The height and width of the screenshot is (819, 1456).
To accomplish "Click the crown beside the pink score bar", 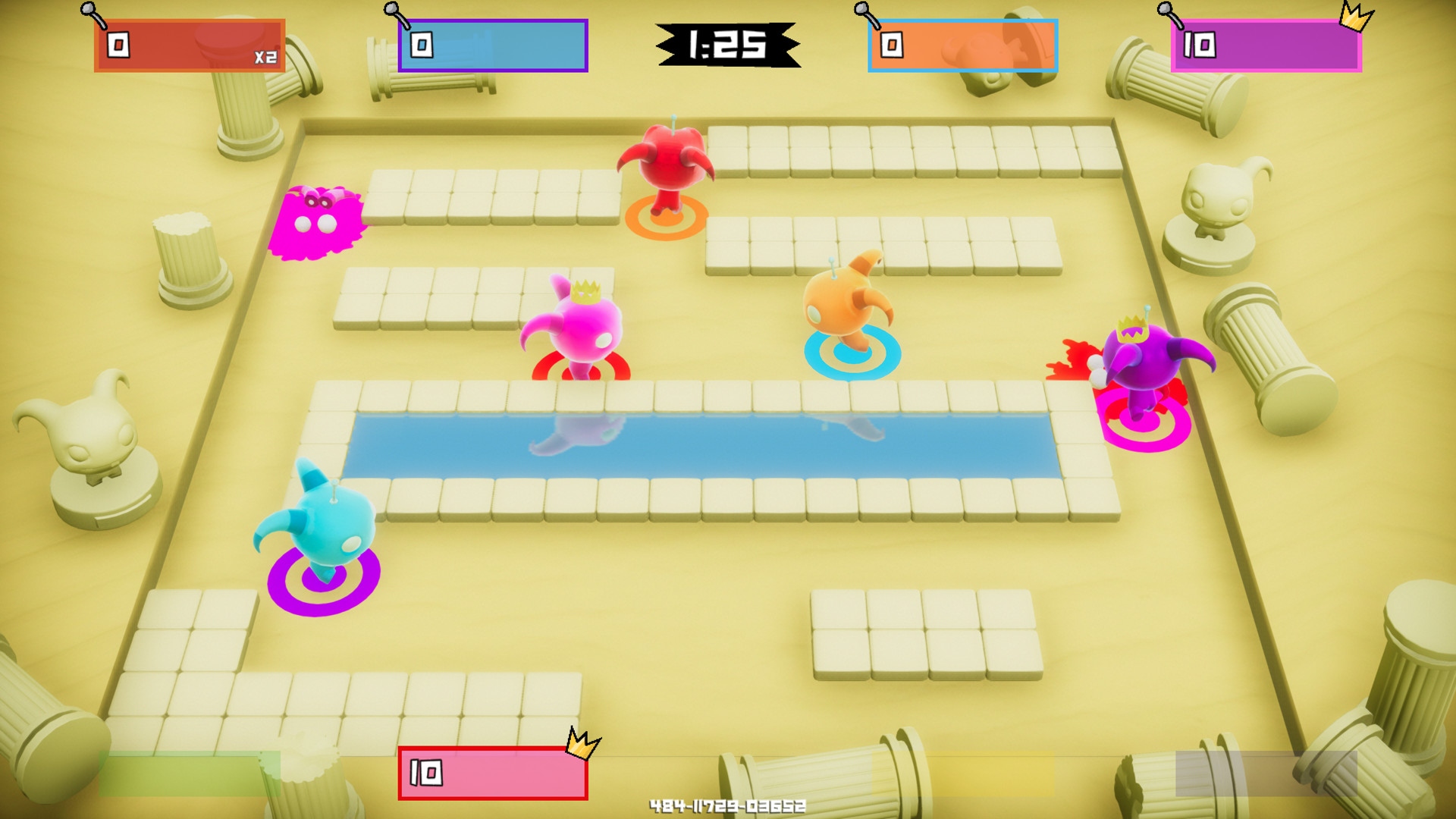I will 580,747.
